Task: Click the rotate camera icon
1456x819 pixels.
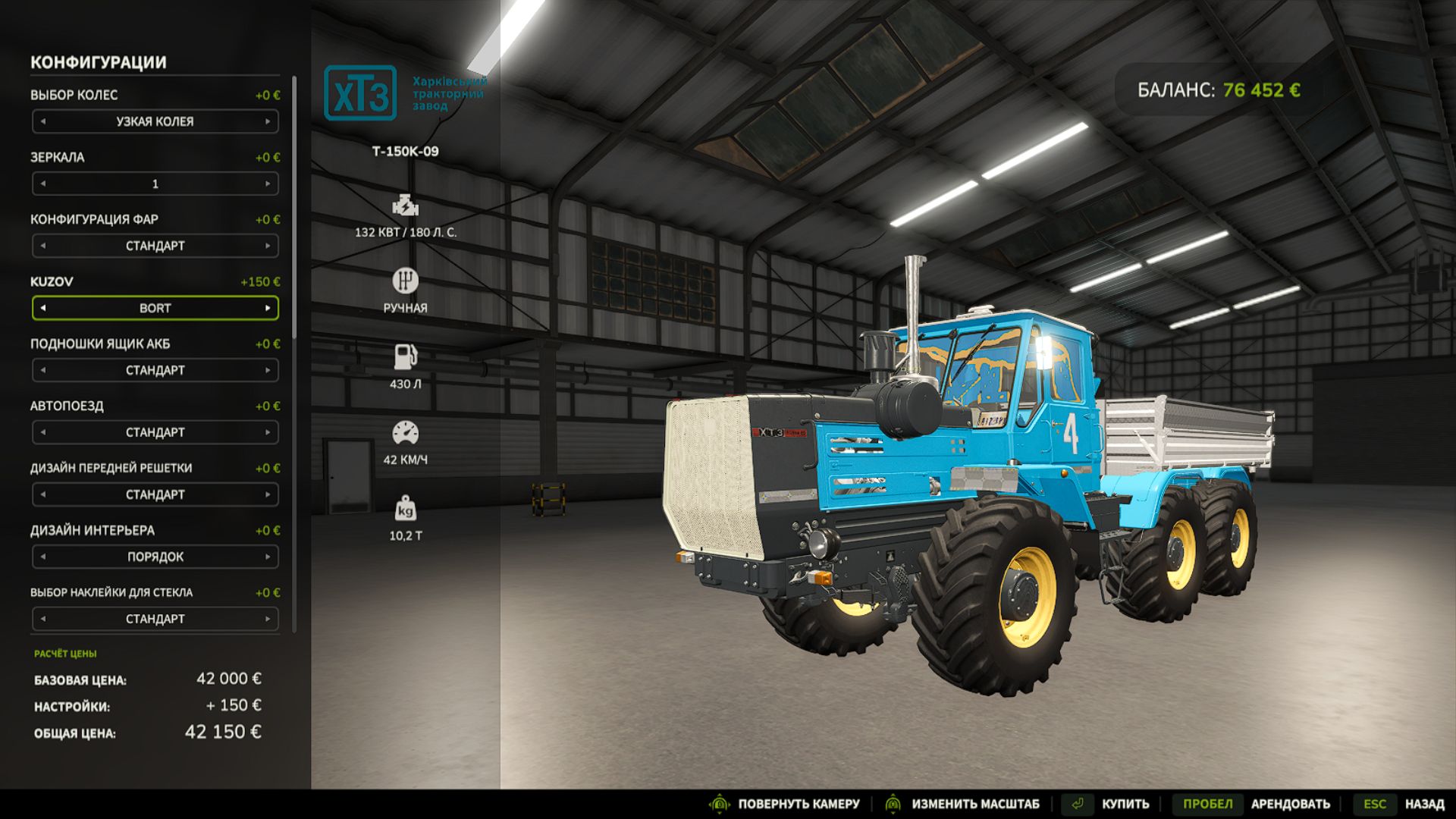Action: pos(719,802)
